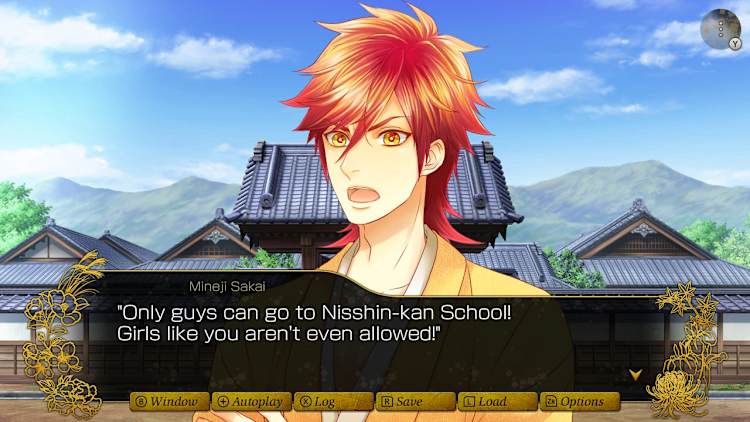Advance dialogue with the gold arrow indicator

[634, 375]
